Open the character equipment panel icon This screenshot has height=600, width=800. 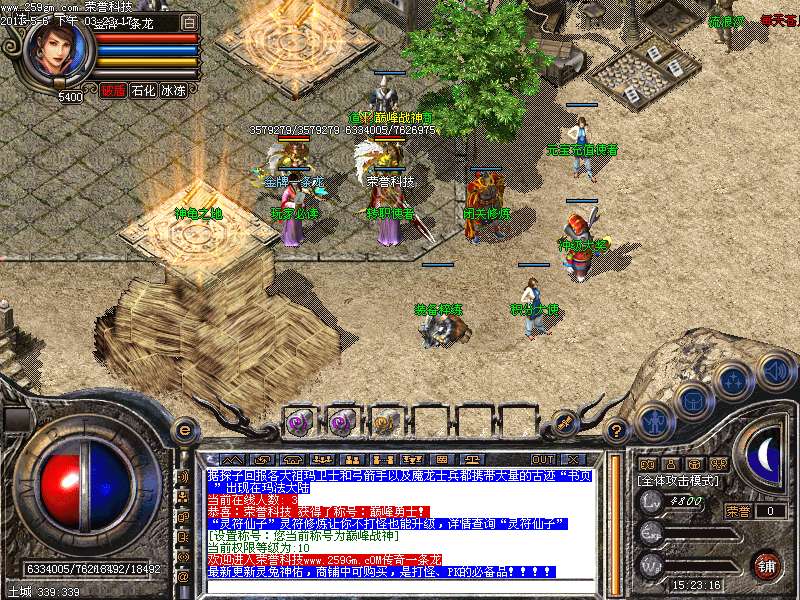(x=654, y=421)
